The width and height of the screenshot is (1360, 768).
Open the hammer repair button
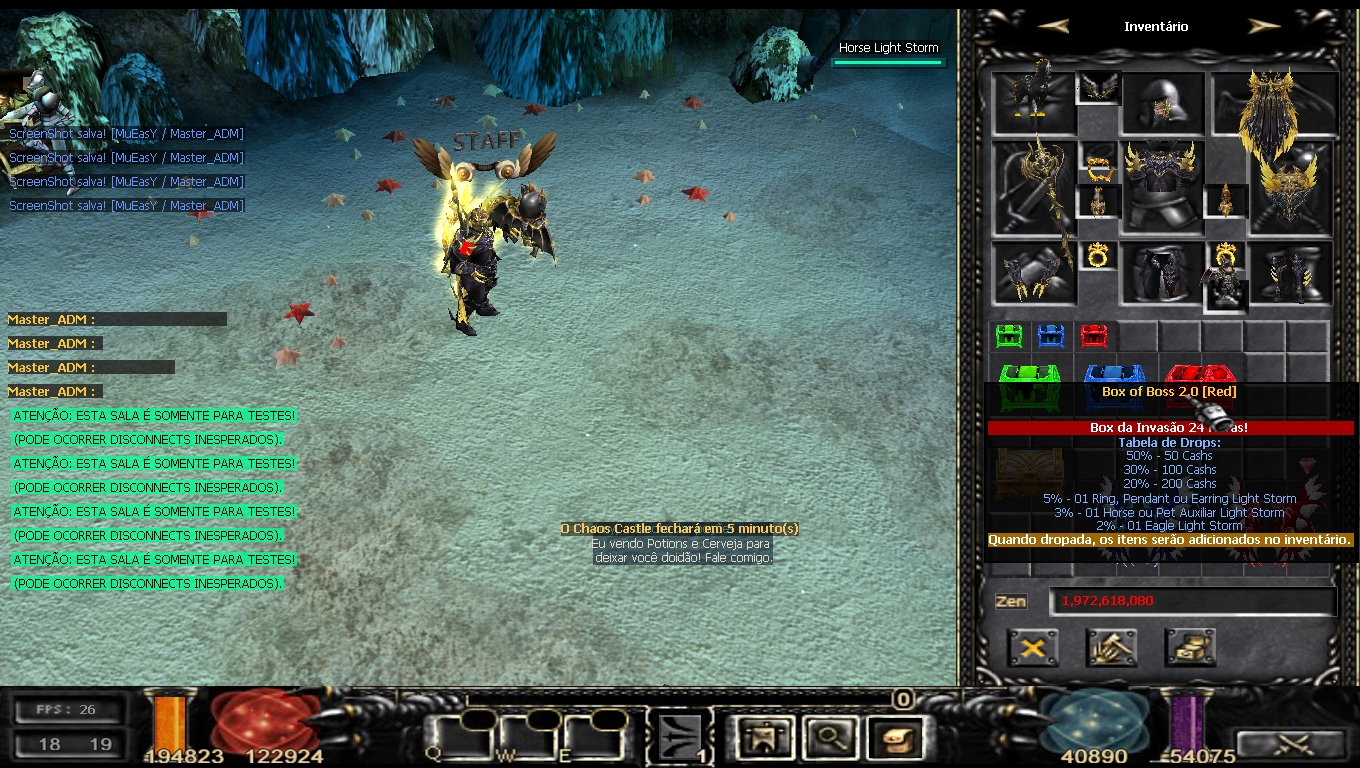tap(1111, 648)
